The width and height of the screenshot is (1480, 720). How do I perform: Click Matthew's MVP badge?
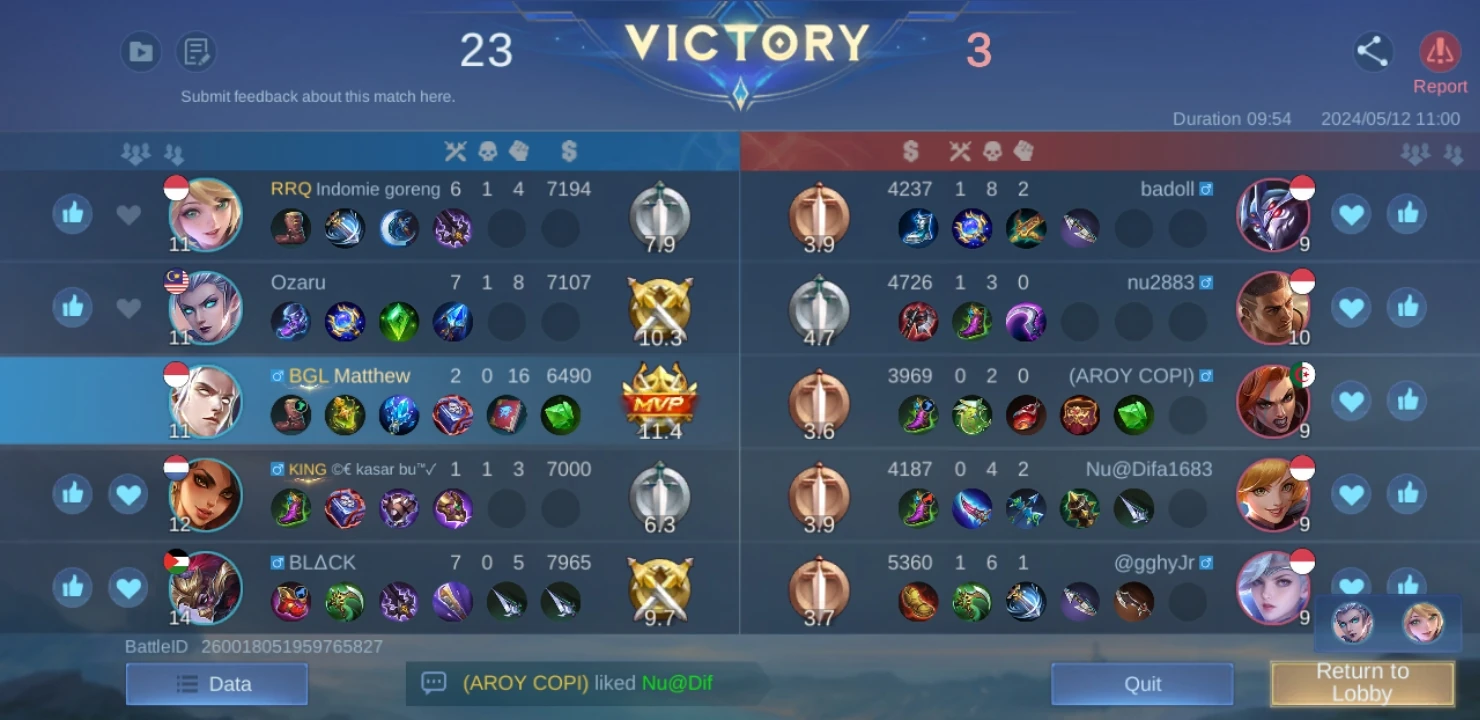coord(658,399)
